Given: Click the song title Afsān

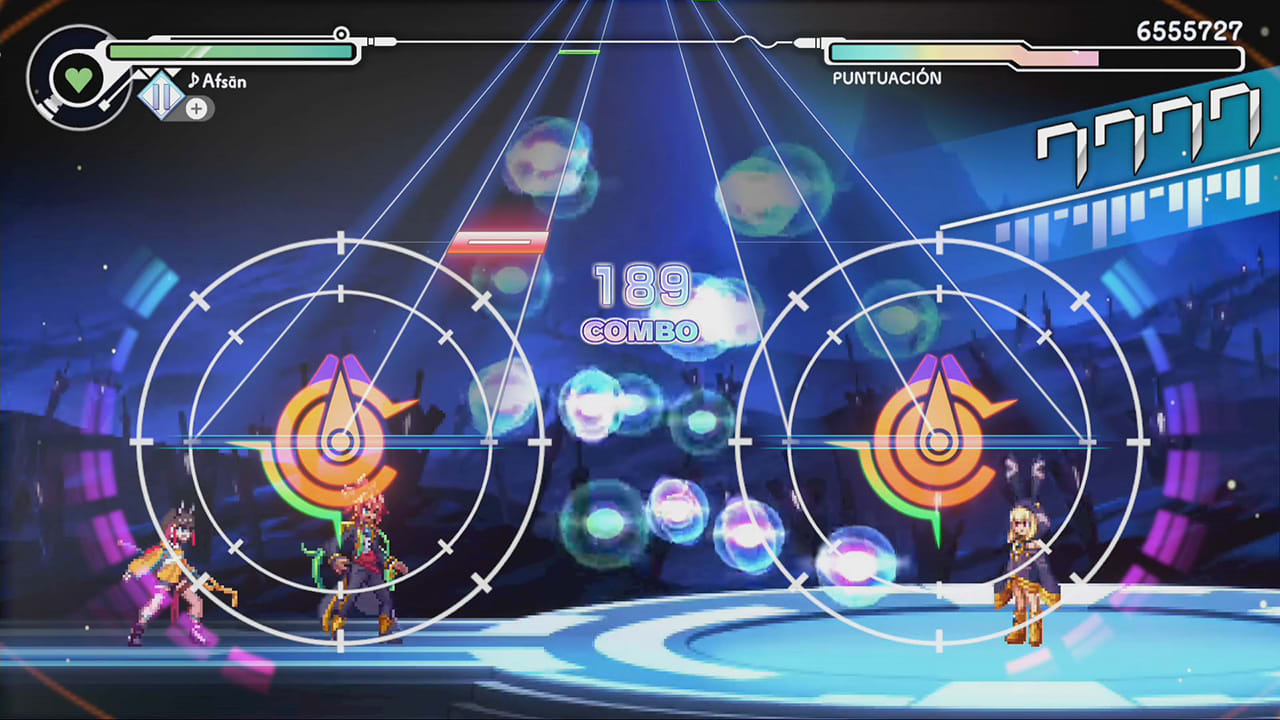Looking at the screenshot, I should point(222,82).
